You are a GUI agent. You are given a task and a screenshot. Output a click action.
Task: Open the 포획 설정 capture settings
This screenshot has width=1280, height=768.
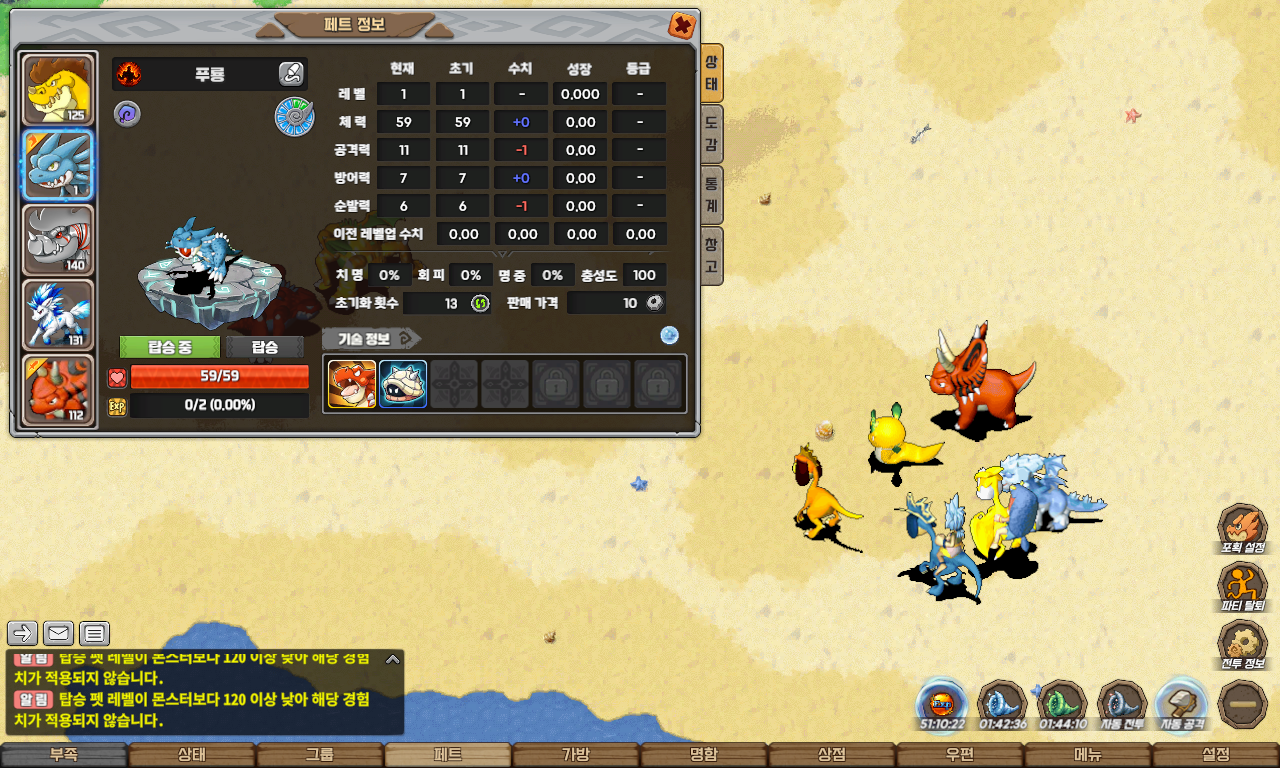(1243, 530)
